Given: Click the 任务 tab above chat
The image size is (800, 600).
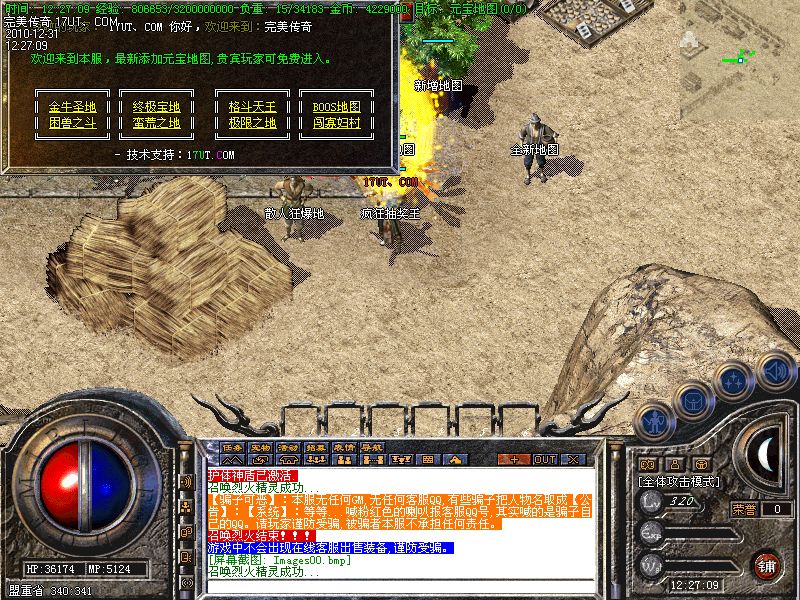Looking at the screenshot, I should click(233, 446).
